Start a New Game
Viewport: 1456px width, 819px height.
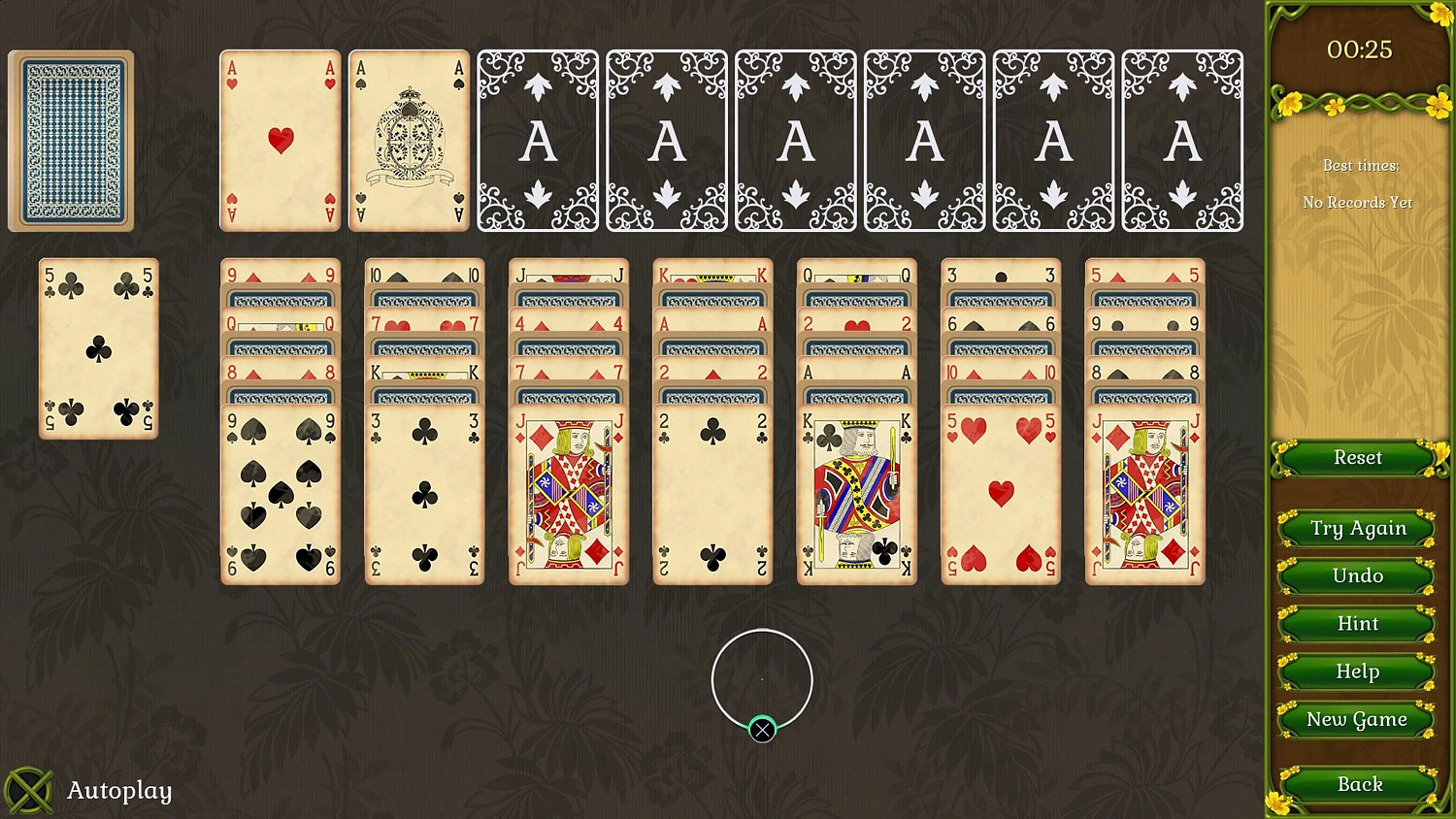(1356, 719)
